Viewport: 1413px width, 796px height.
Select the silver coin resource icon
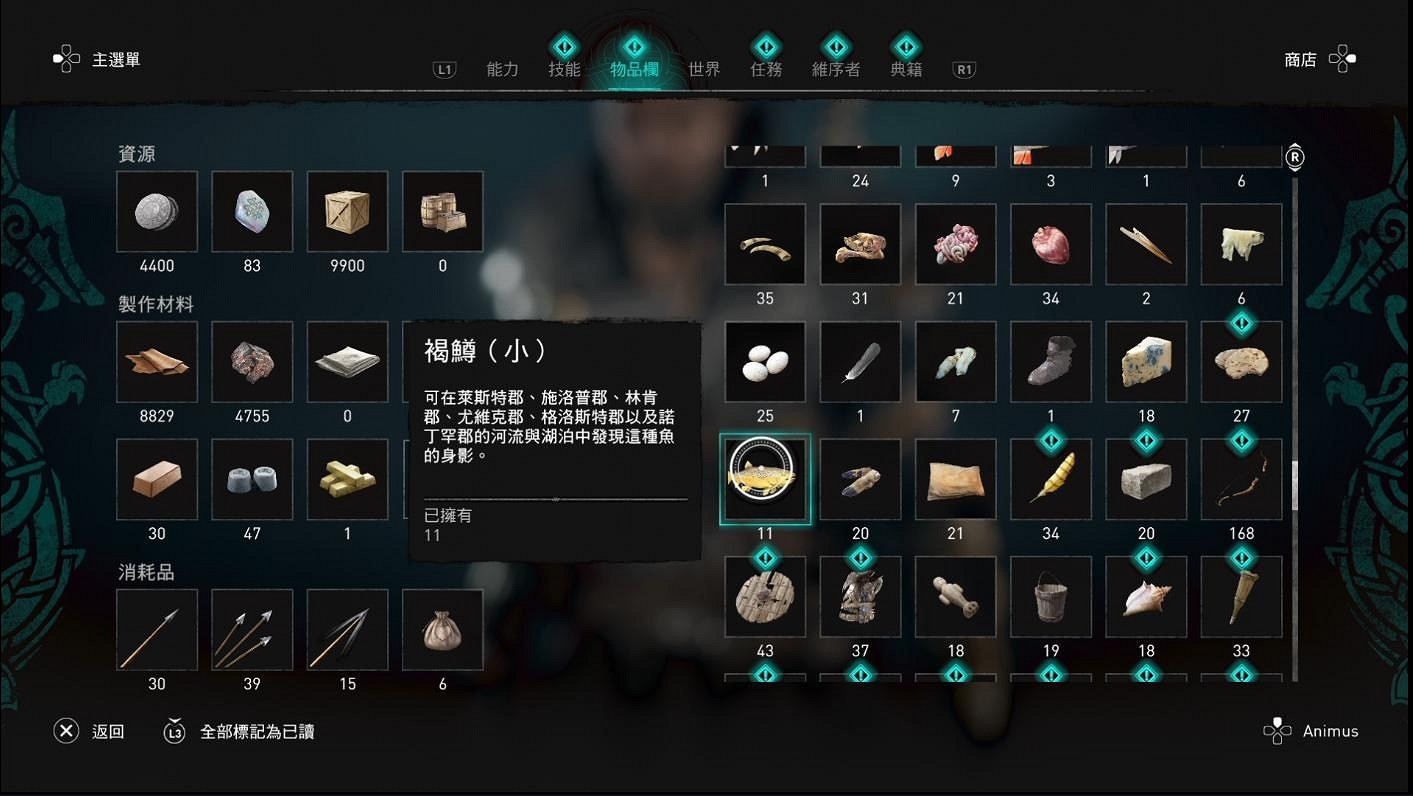[x=156, y=211]
